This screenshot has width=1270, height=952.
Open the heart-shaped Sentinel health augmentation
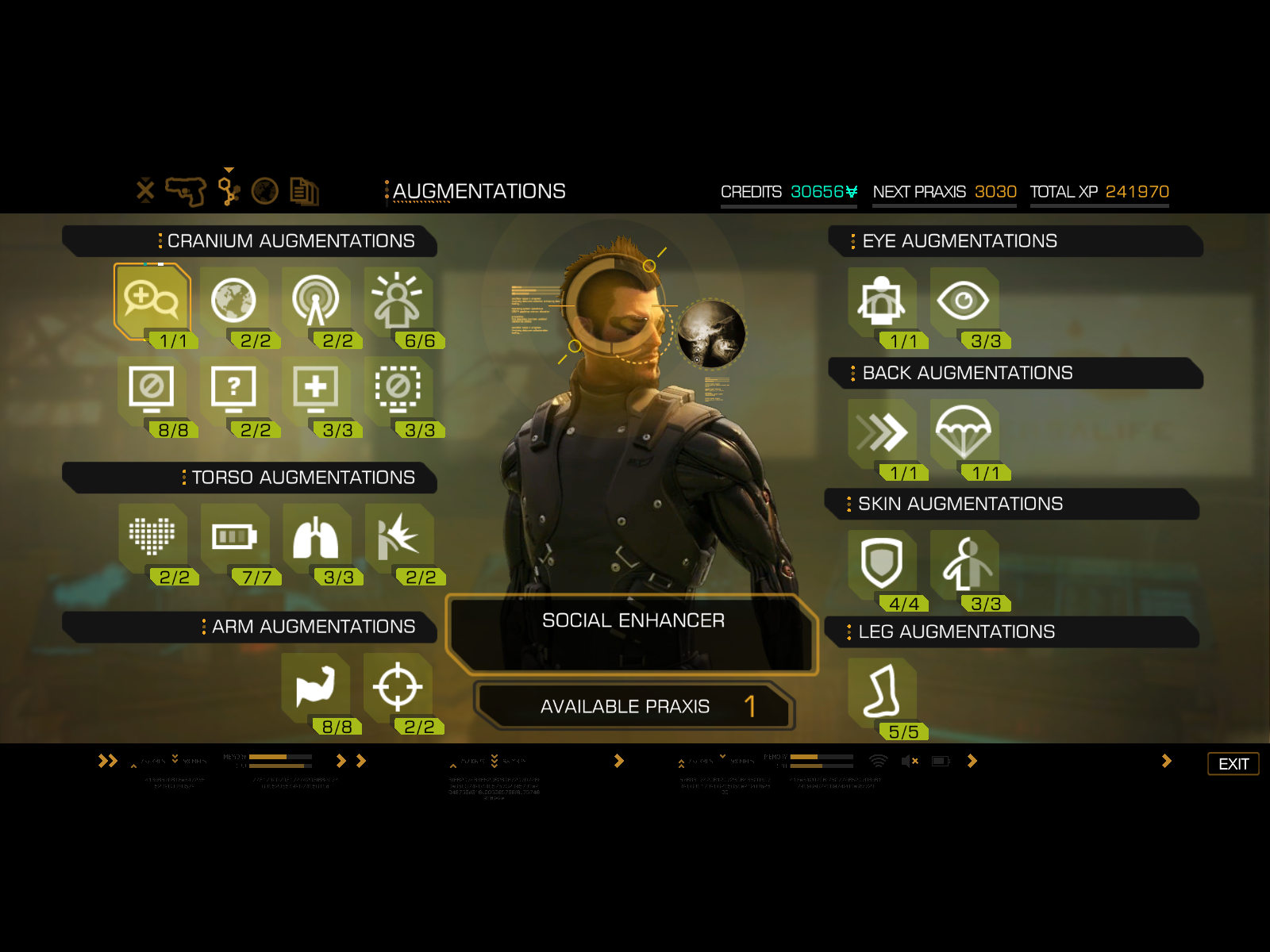point(152,537)
